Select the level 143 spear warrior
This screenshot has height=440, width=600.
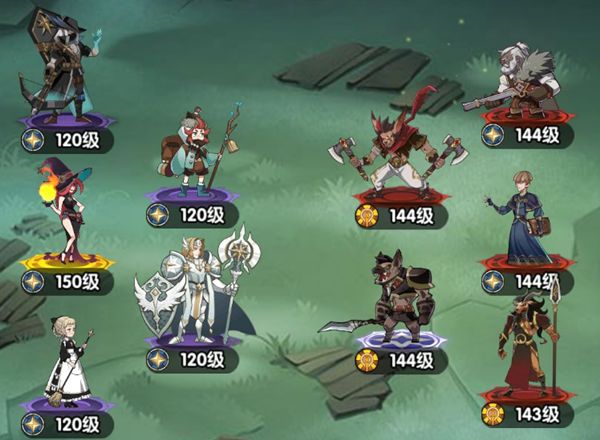526,343
